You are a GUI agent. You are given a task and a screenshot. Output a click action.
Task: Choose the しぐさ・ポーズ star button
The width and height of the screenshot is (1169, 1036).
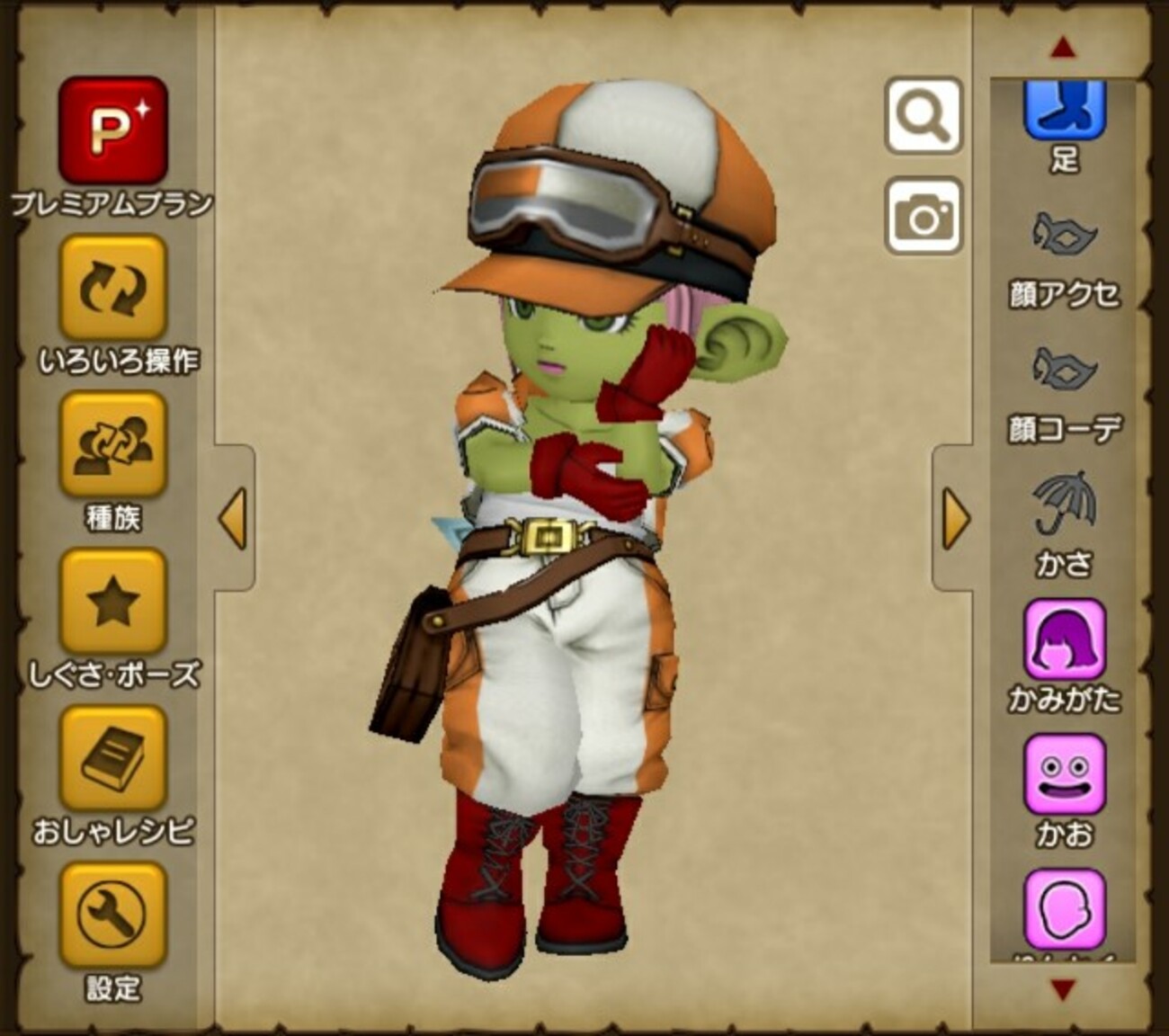click(x=113, y=602)
